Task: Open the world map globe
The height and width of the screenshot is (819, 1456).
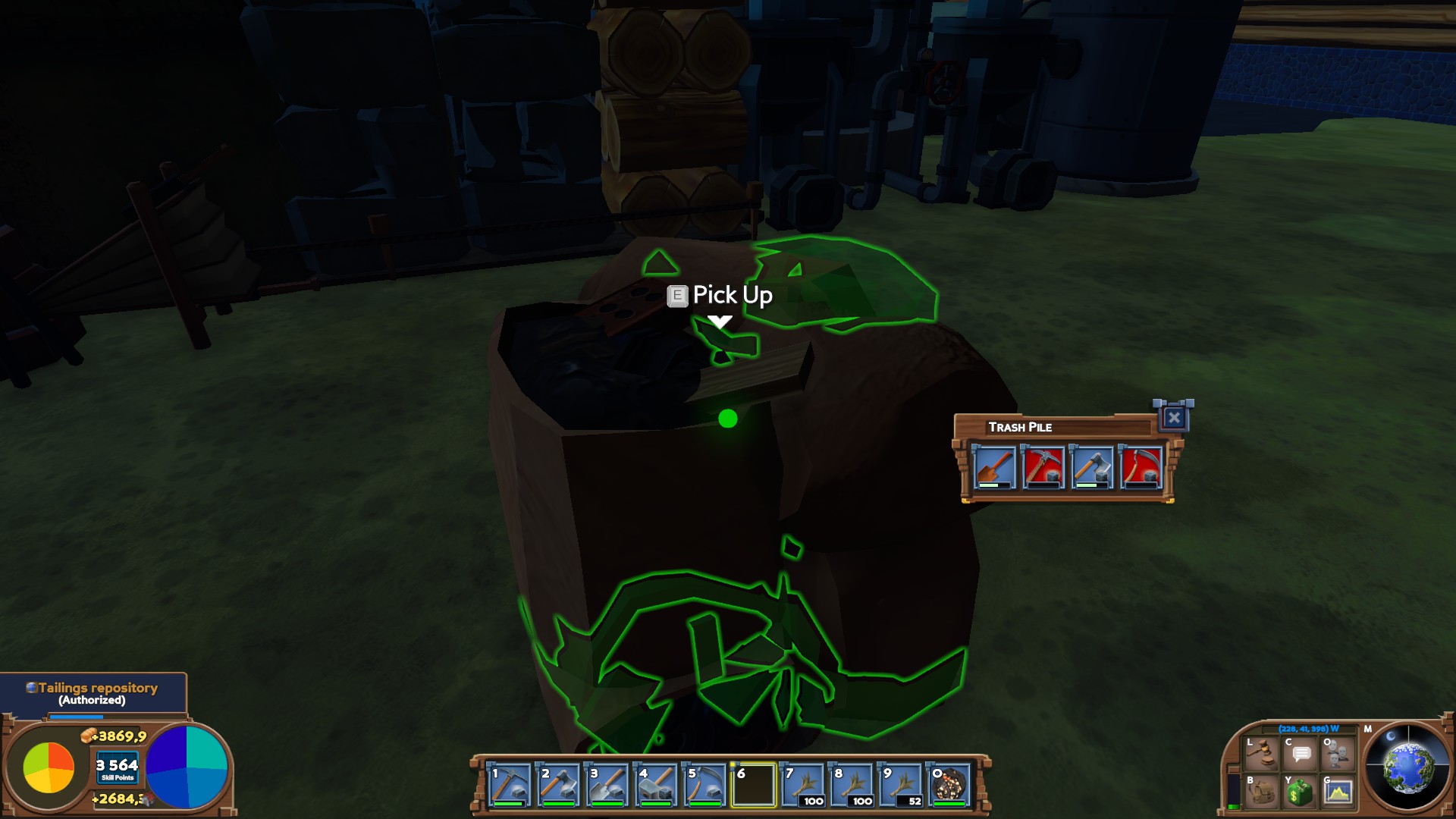Action: pos(1407,767)
